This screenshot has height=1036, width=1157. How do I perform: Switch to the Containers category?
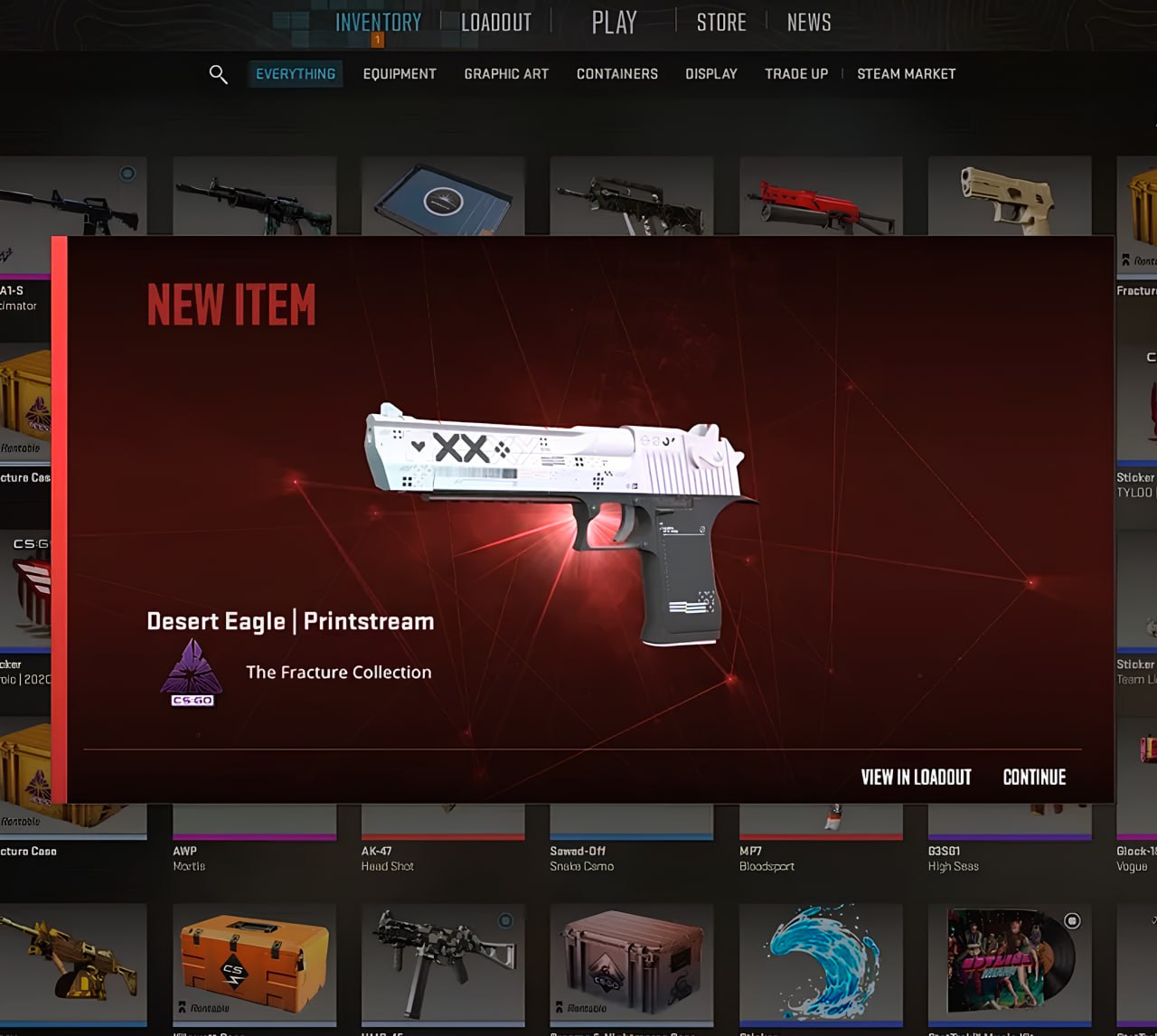click(x=617, y=74)
